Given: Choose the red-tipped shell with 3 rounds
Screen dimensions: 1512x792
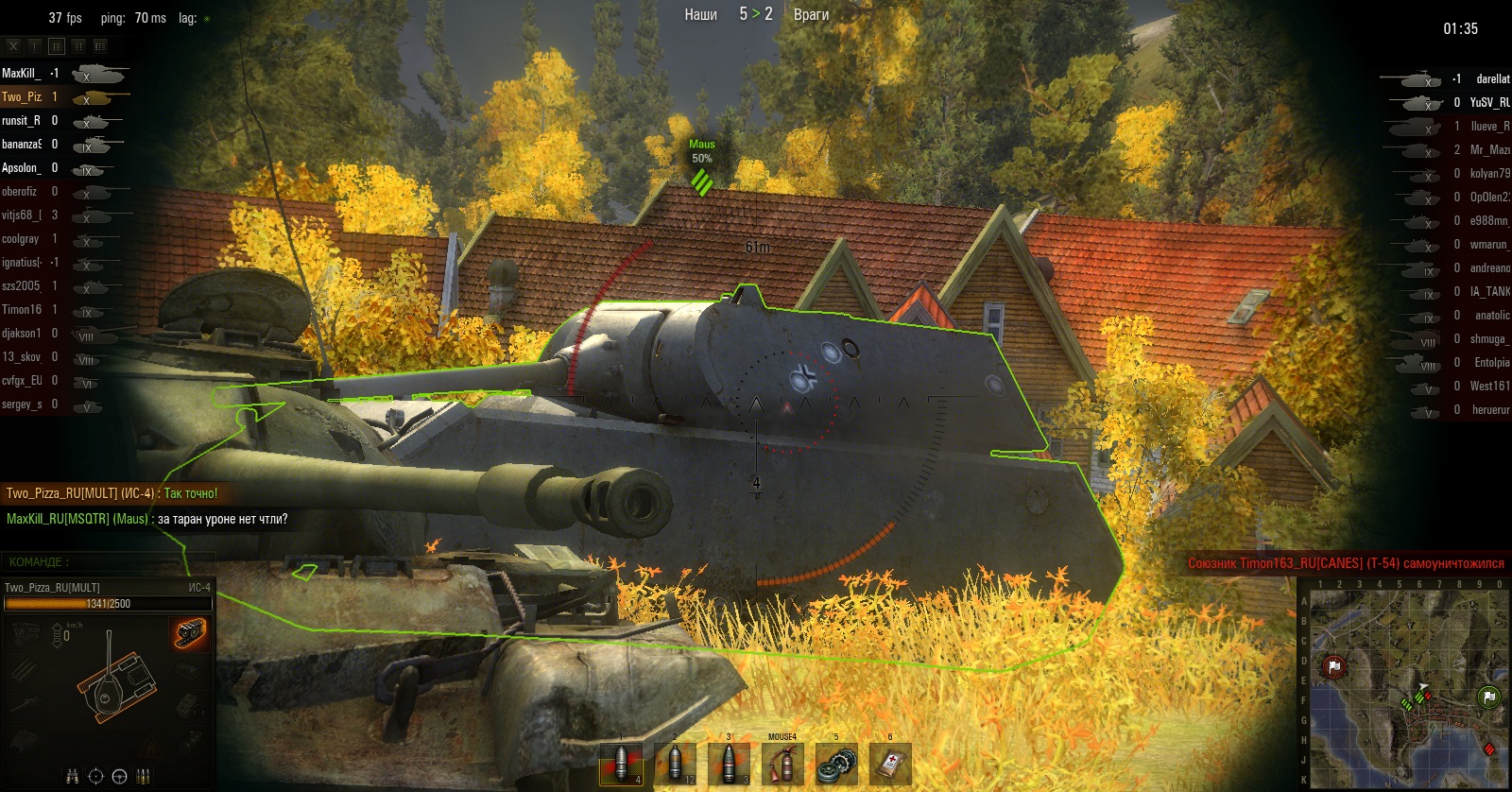Looking at the screenshot, I should (x=729, y=764).
